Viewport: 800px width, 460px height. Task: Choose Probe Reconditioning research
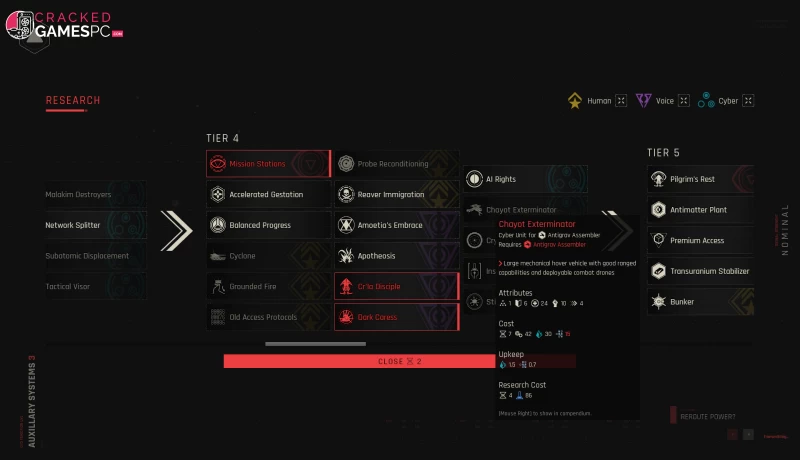(396, 164)
